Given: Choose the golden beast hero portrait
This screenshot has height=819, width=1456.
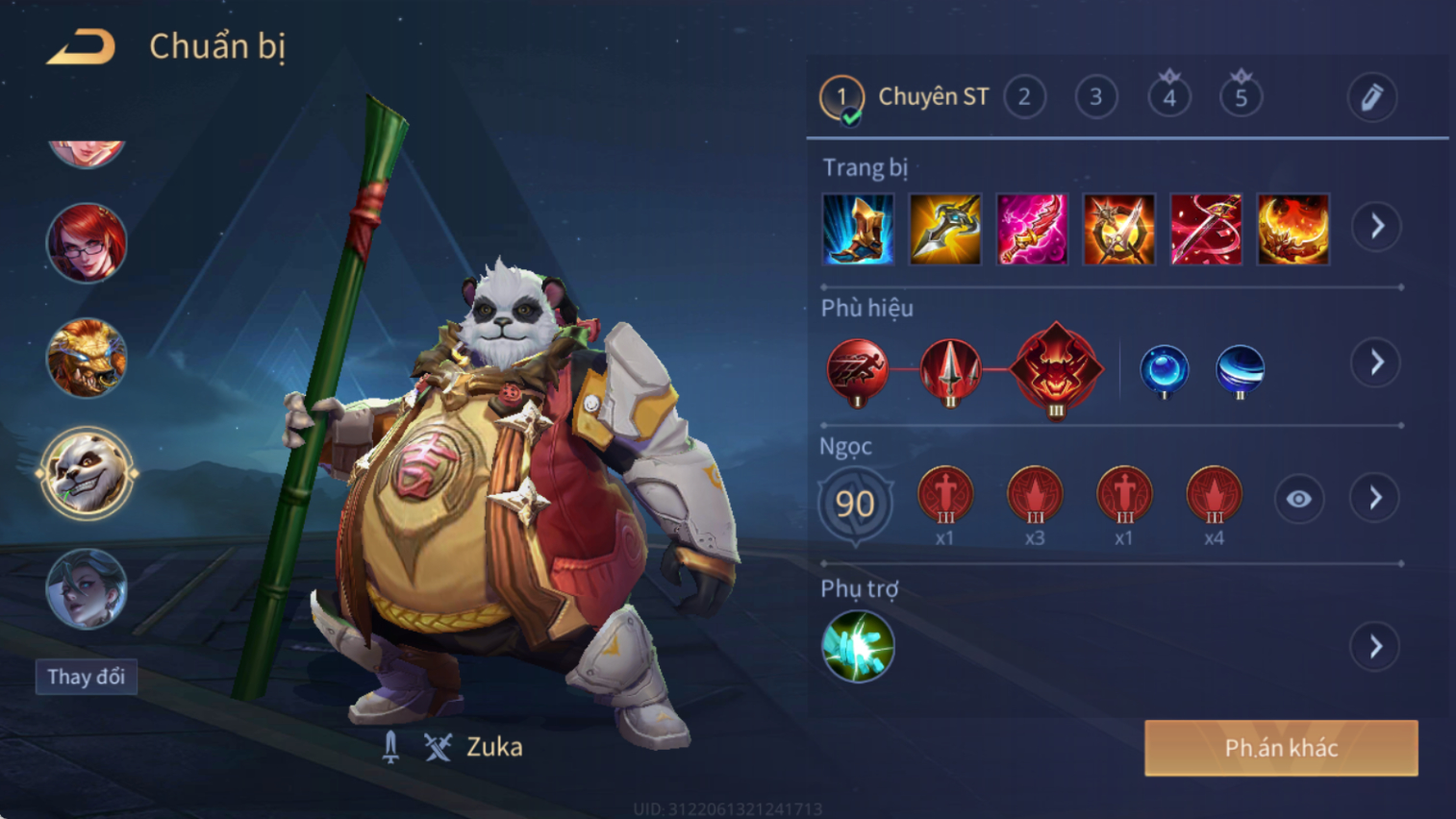Looking at the screenshot, I should [x=87, y=358].
